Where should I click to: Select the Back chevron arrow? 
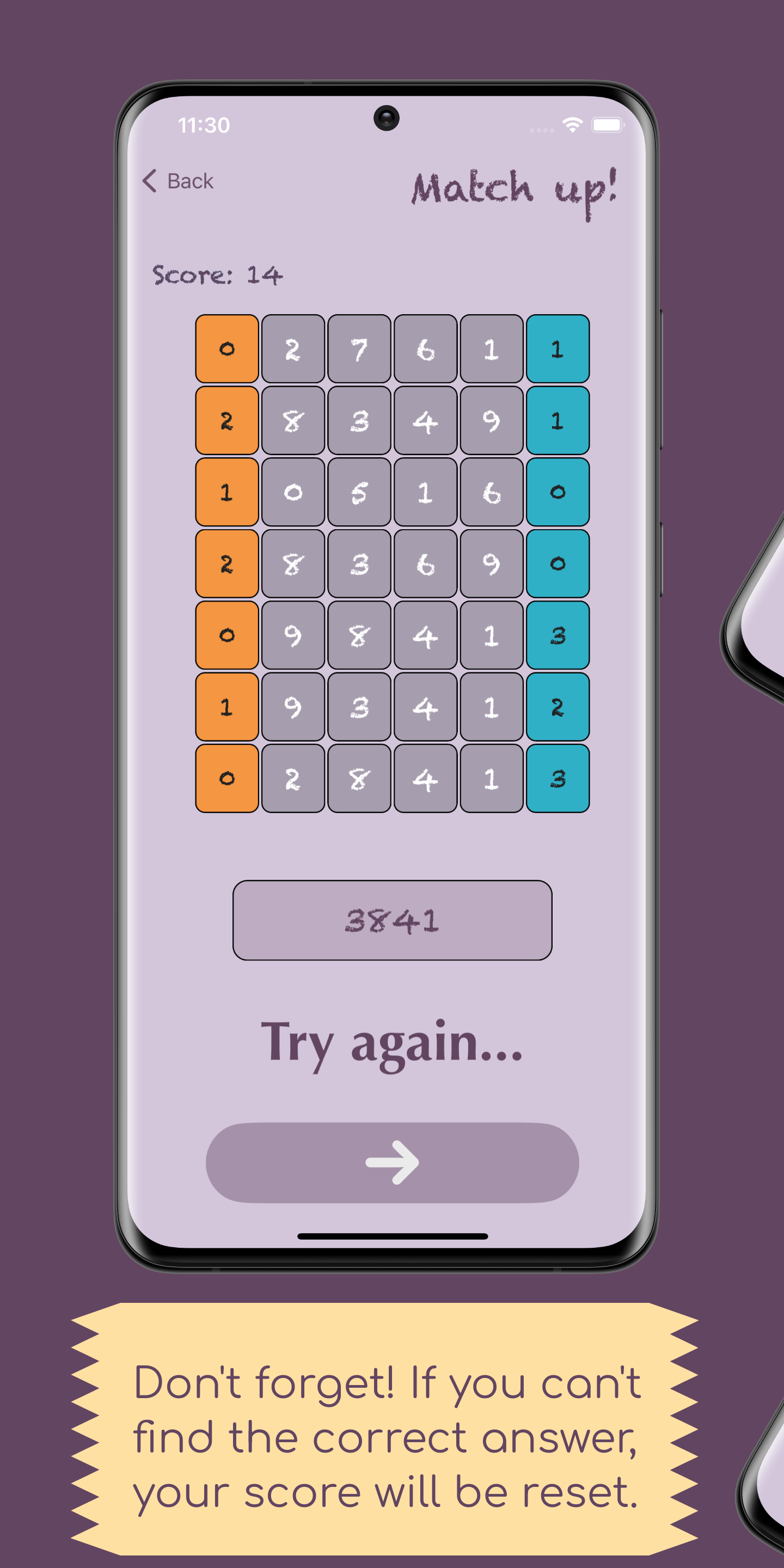(x=150, y=180)
